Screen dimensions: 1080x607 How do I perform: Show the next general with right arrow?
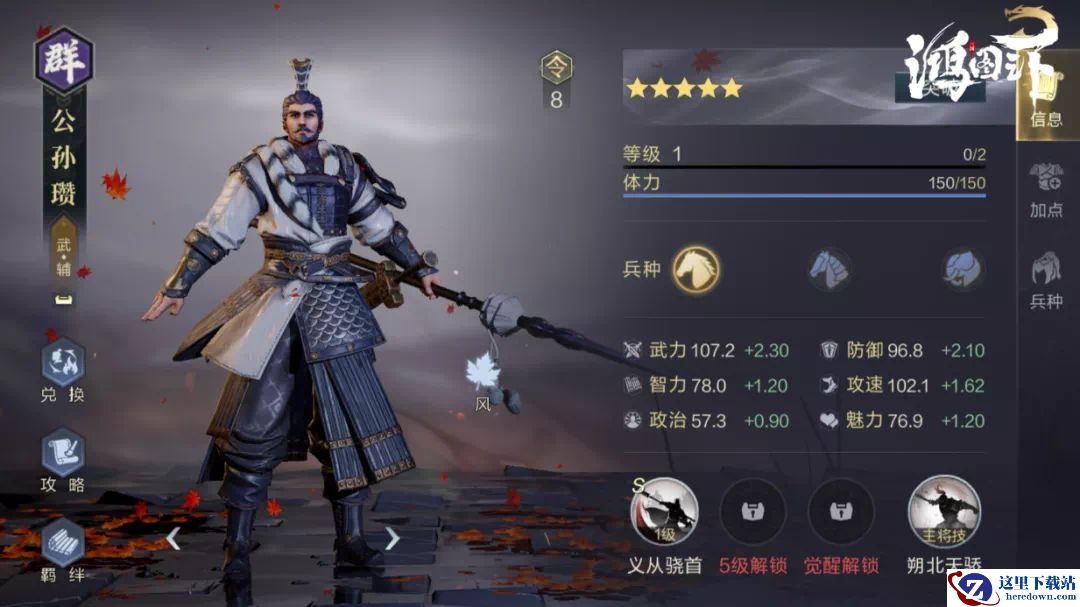coord(392,539)
